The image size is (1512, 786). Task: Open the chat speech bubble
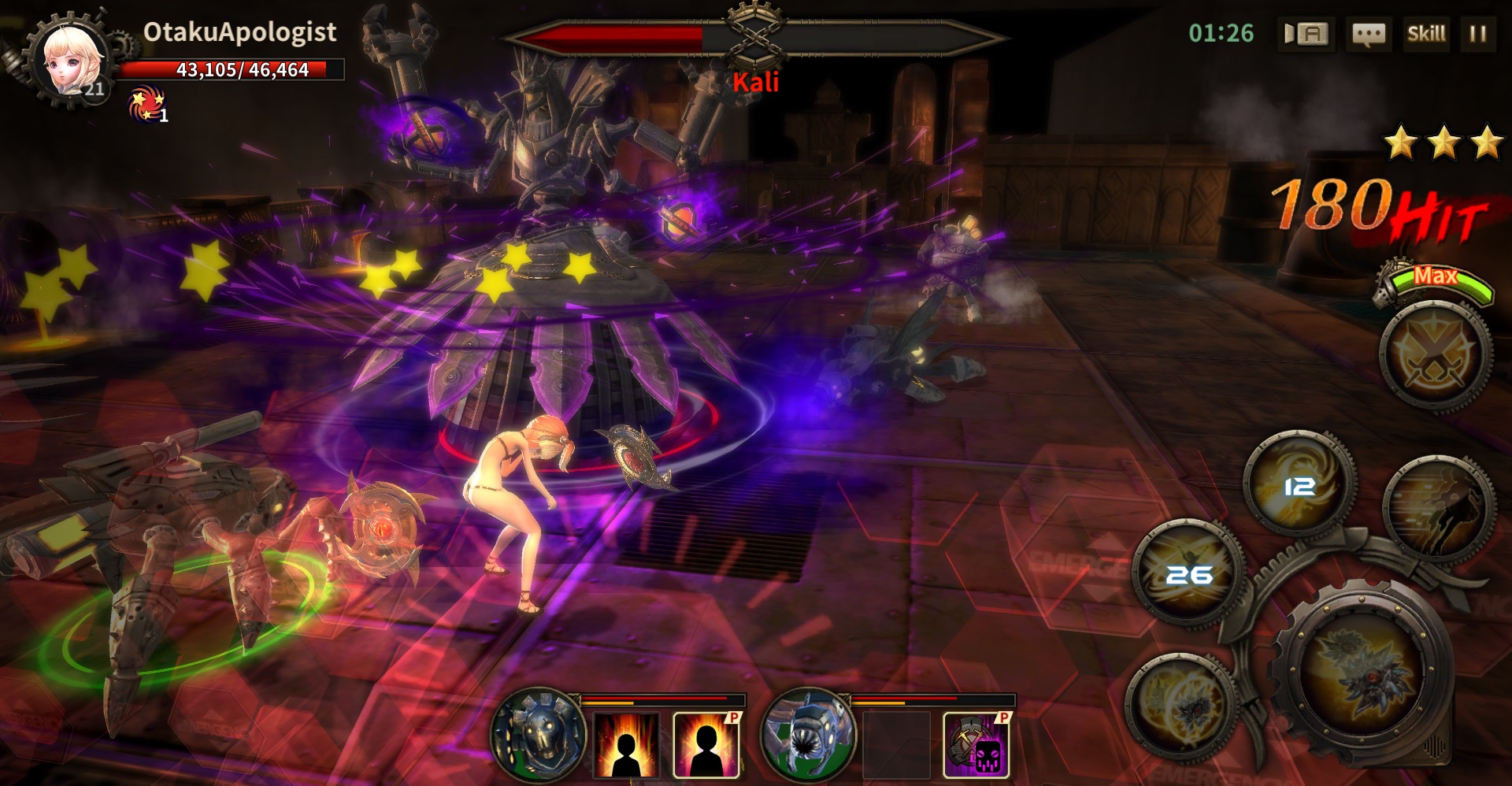(1368, 34)
